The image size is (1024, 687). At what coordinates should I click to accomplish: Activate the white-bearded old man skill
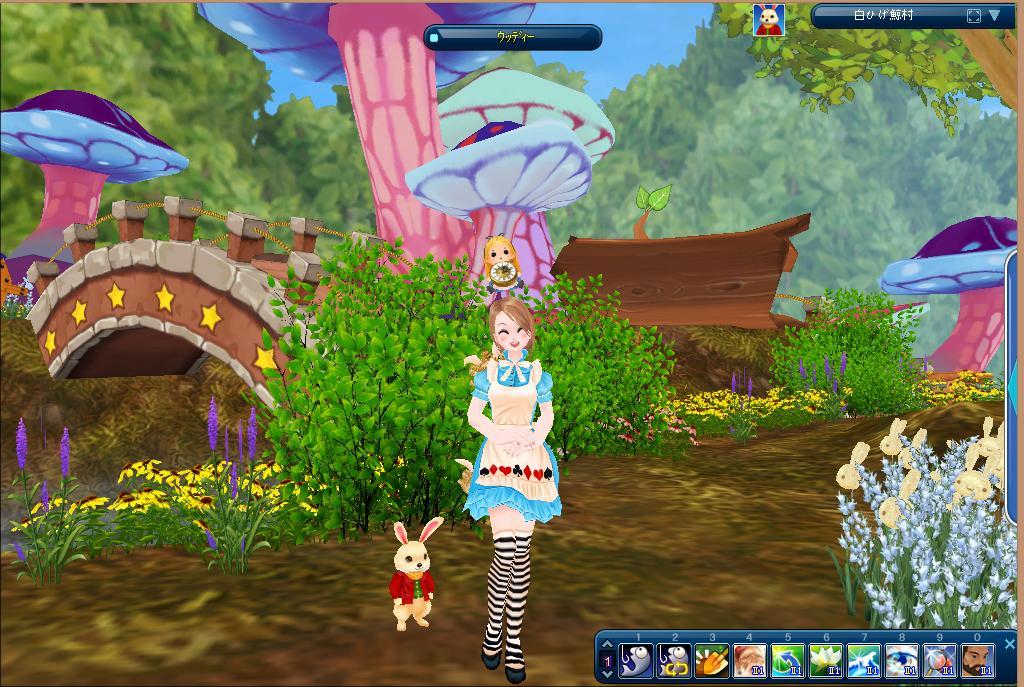point(750,661)
